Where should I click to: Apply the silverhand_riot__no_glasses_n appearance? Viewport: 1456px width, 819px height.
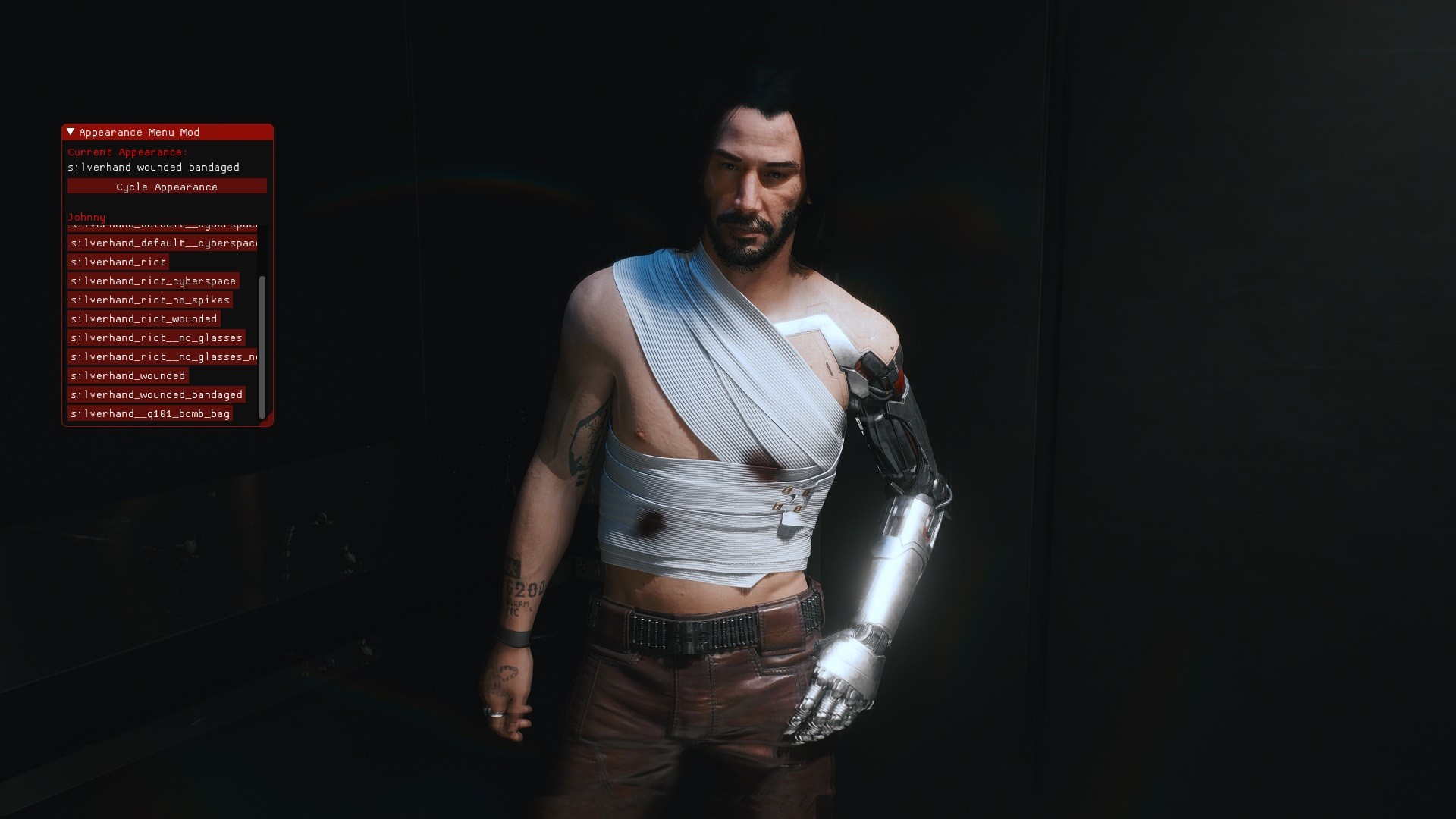[162, 356]
